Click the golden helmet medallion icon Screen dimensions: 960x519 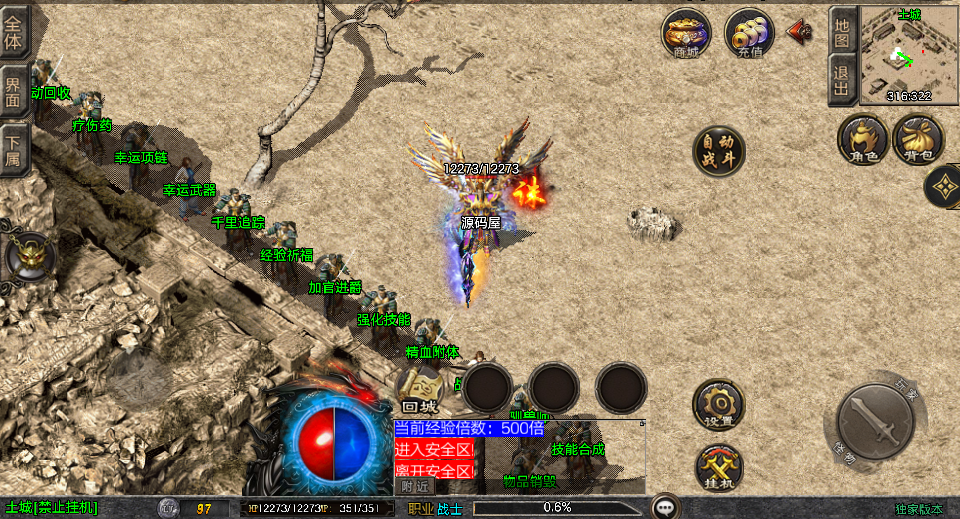pyautogui.click(x=30, y=256)
